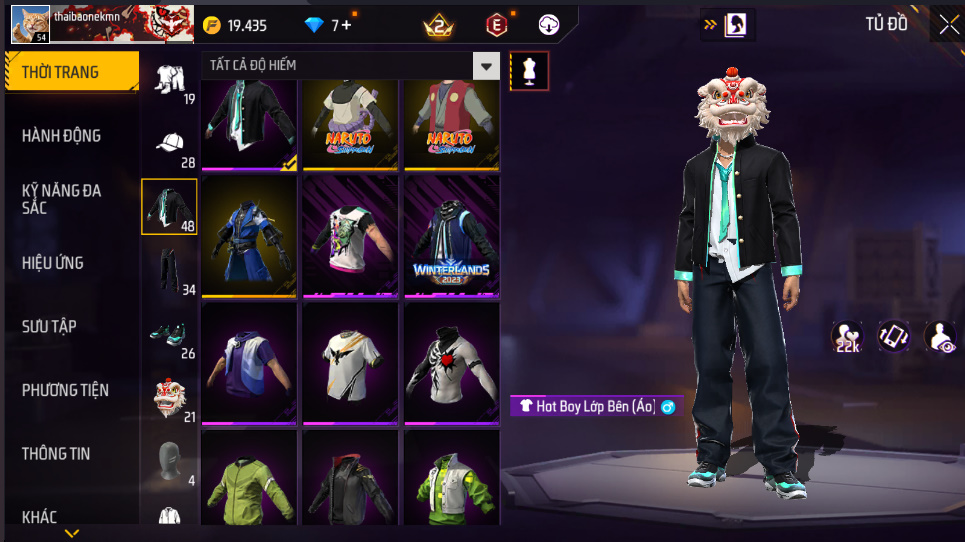Equip the blue armored coat item

[x=249, y=236]
